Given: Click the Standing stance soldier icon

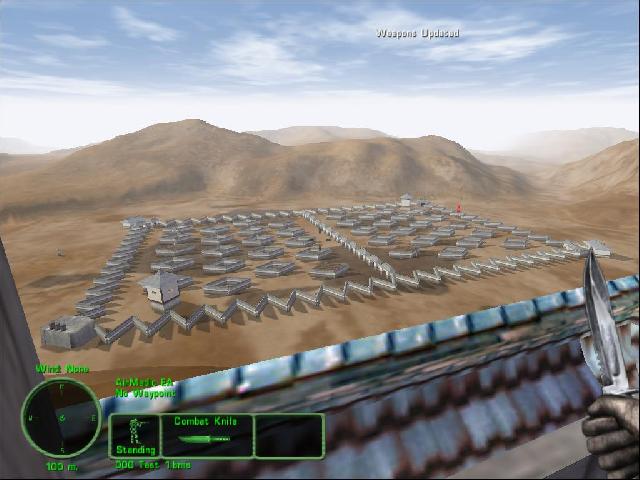Looking at the screenshot, I should click(136, 431).
